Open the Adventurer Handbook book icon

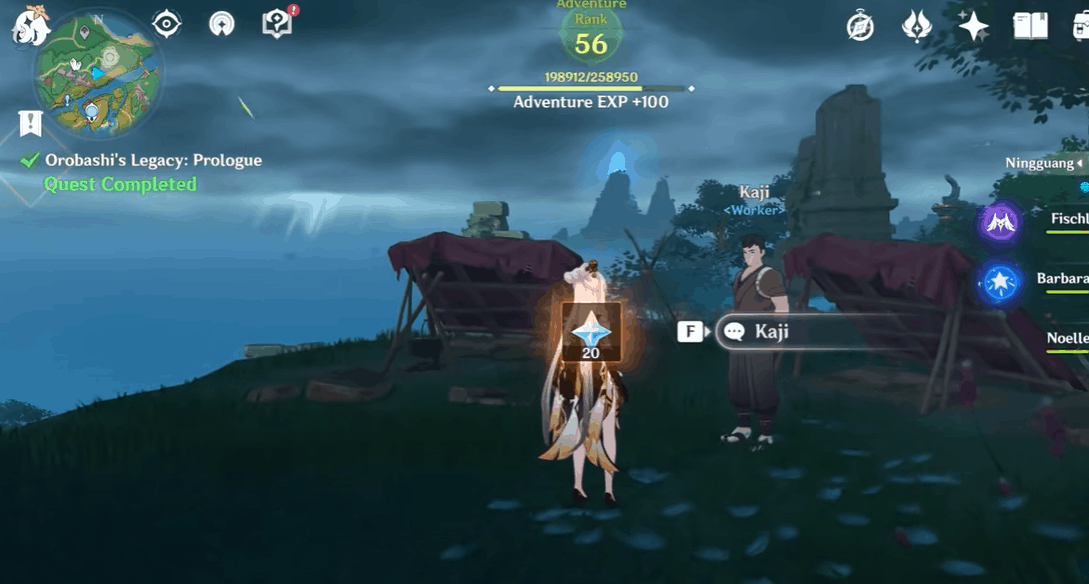[1030, 26]
